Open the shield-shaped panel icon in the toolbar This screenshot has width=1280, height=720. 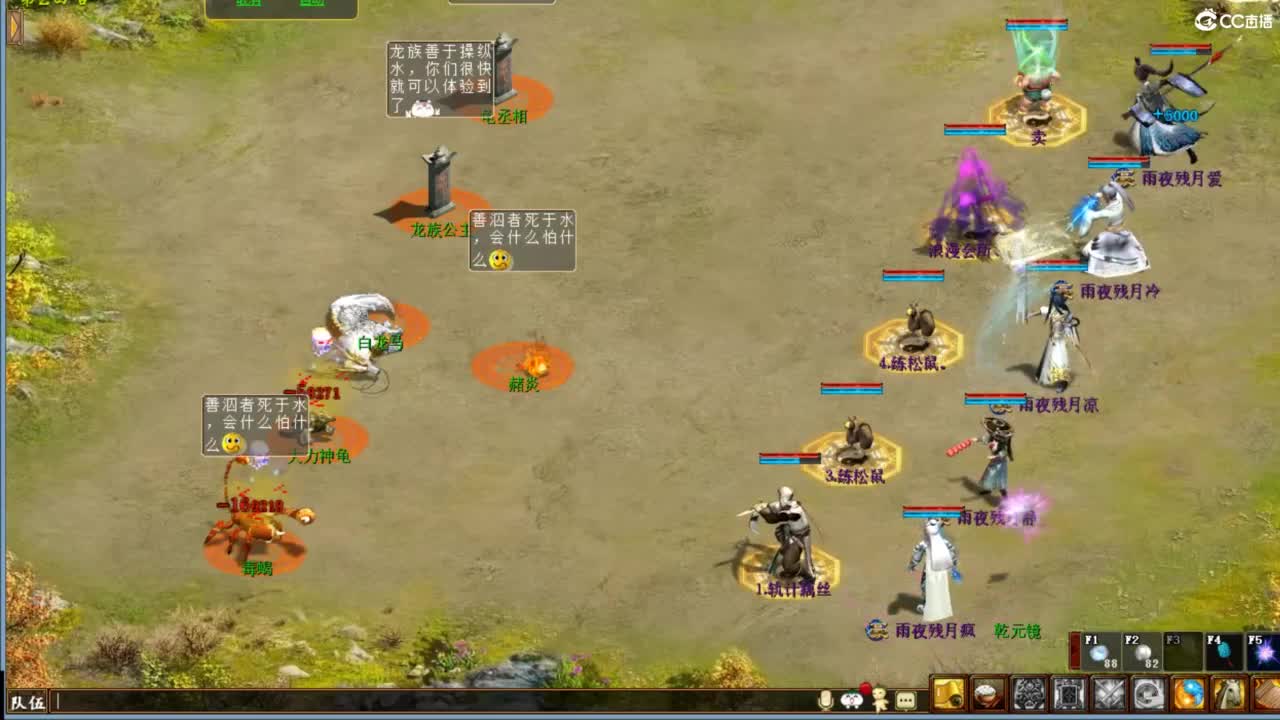click(1069, 694)
